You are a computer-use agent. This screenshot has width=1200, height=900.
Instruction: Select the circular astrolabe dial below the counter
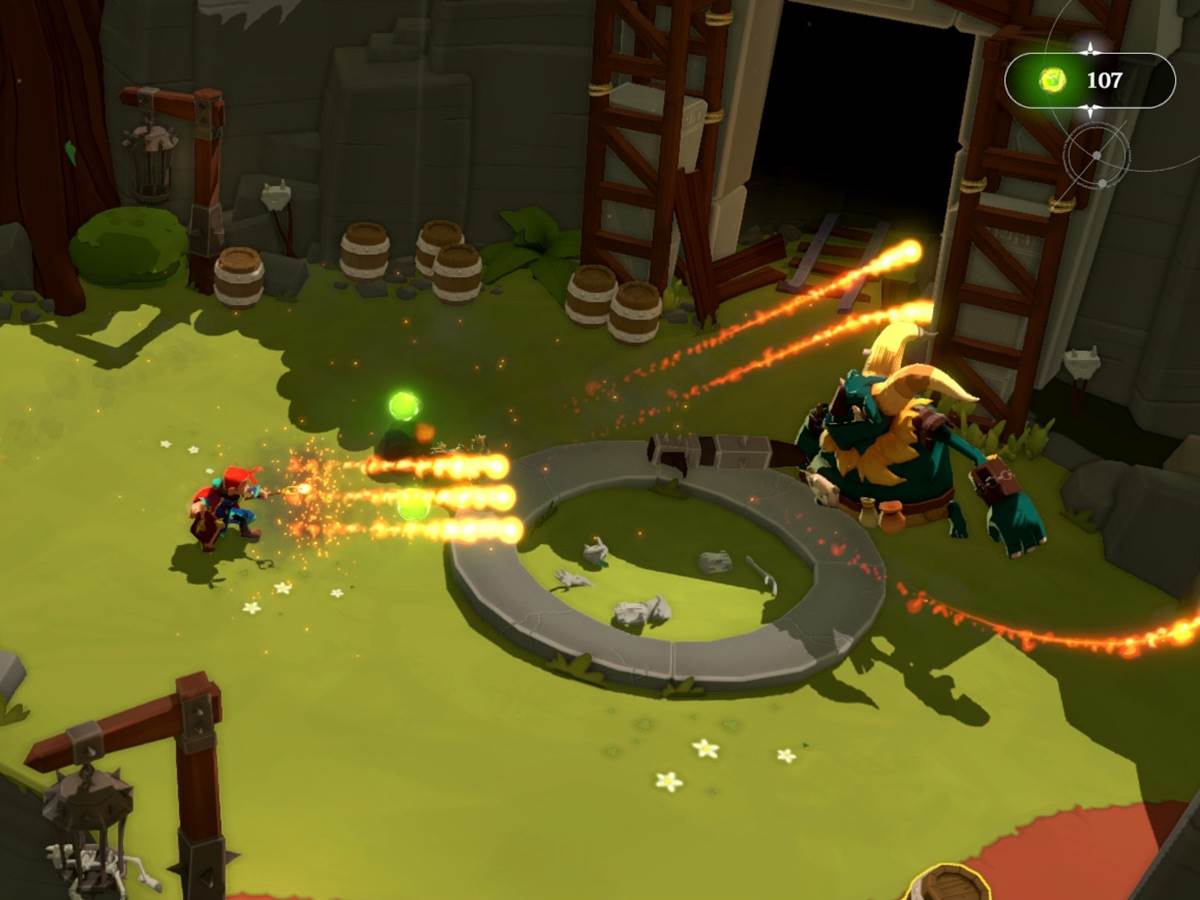(x=1096, y=156)
